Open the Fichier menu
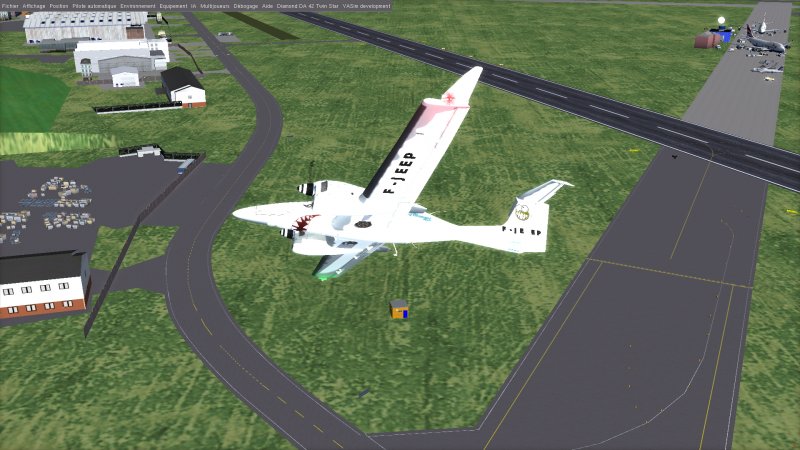The image size is (800, 450). point(10,5)
